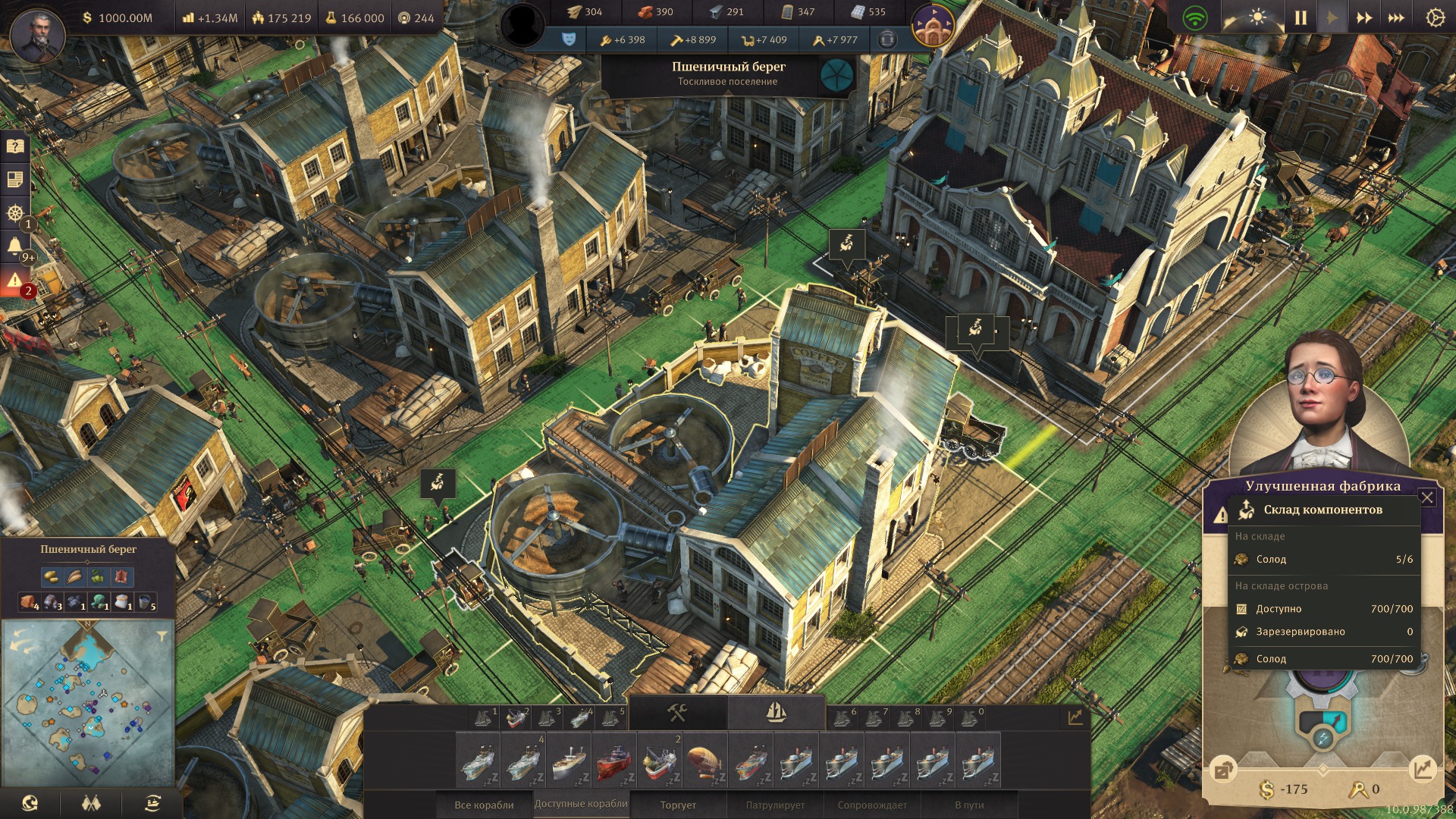
Task: Close the Улучшенная фабрика panel
Action: click(x=1427, y=497)
